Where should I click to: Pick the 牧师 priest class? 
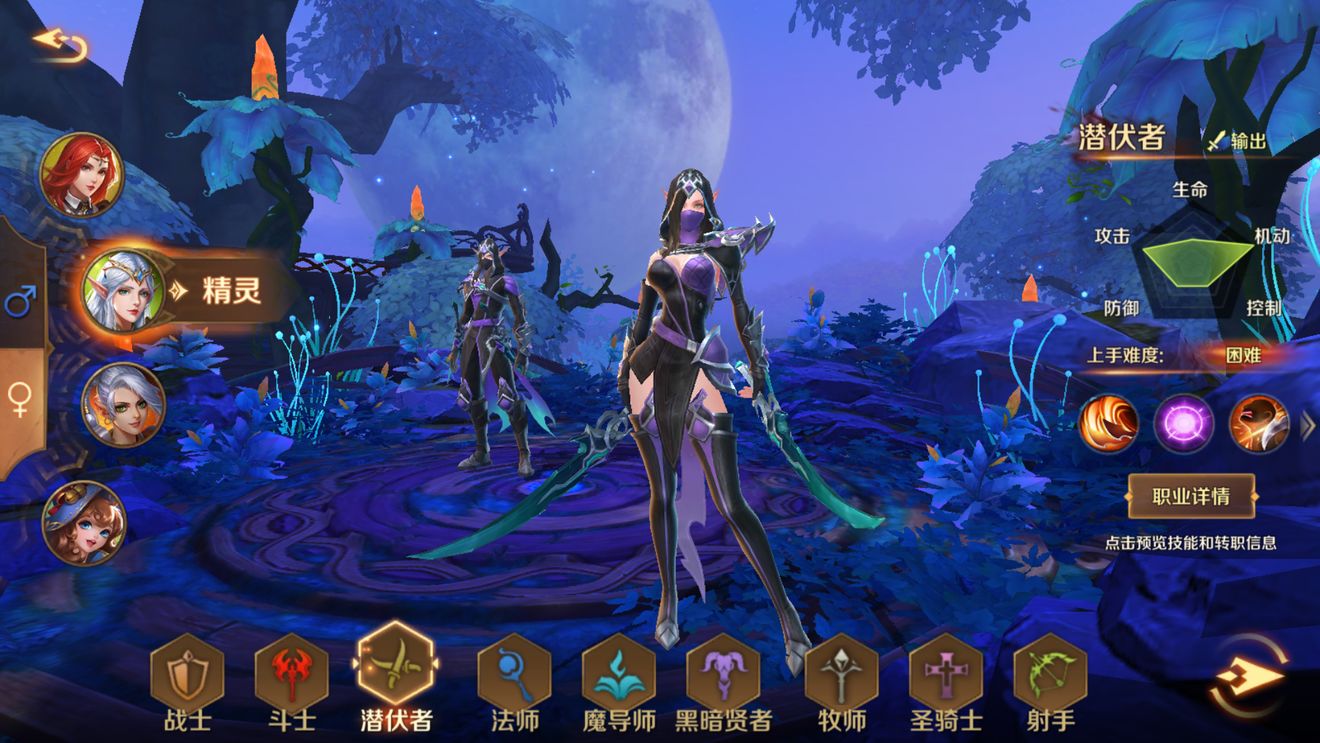click(x=841, y=672)
